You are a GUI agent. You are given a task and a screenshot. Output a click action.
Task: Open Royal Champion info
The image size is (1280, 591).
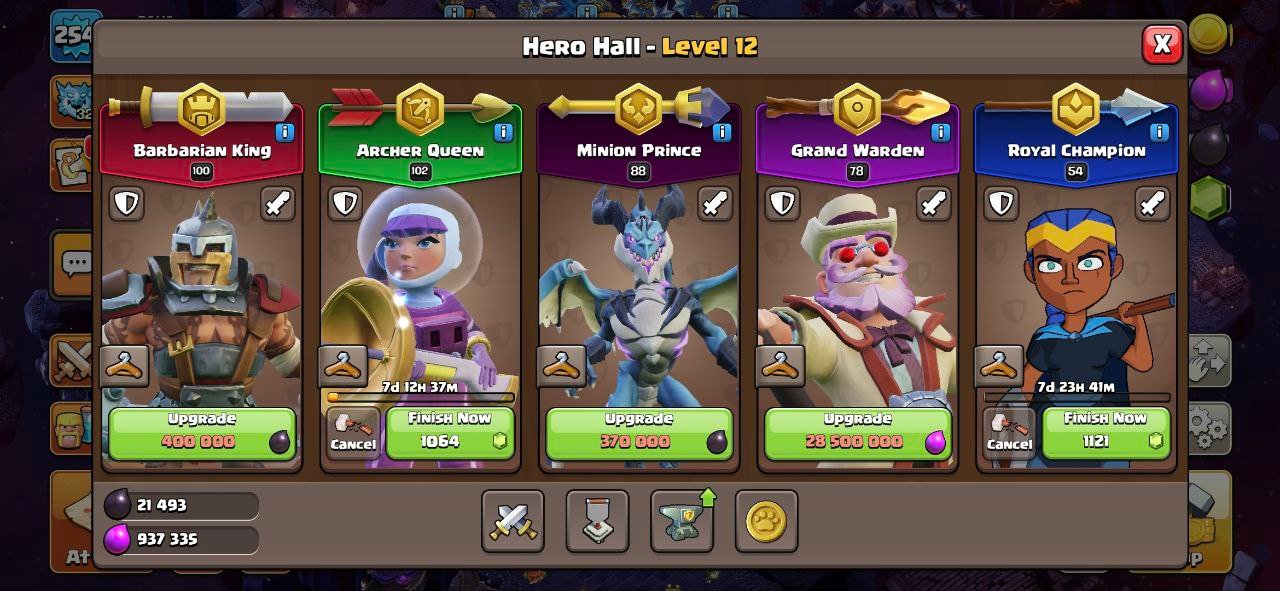(1159, 132)
